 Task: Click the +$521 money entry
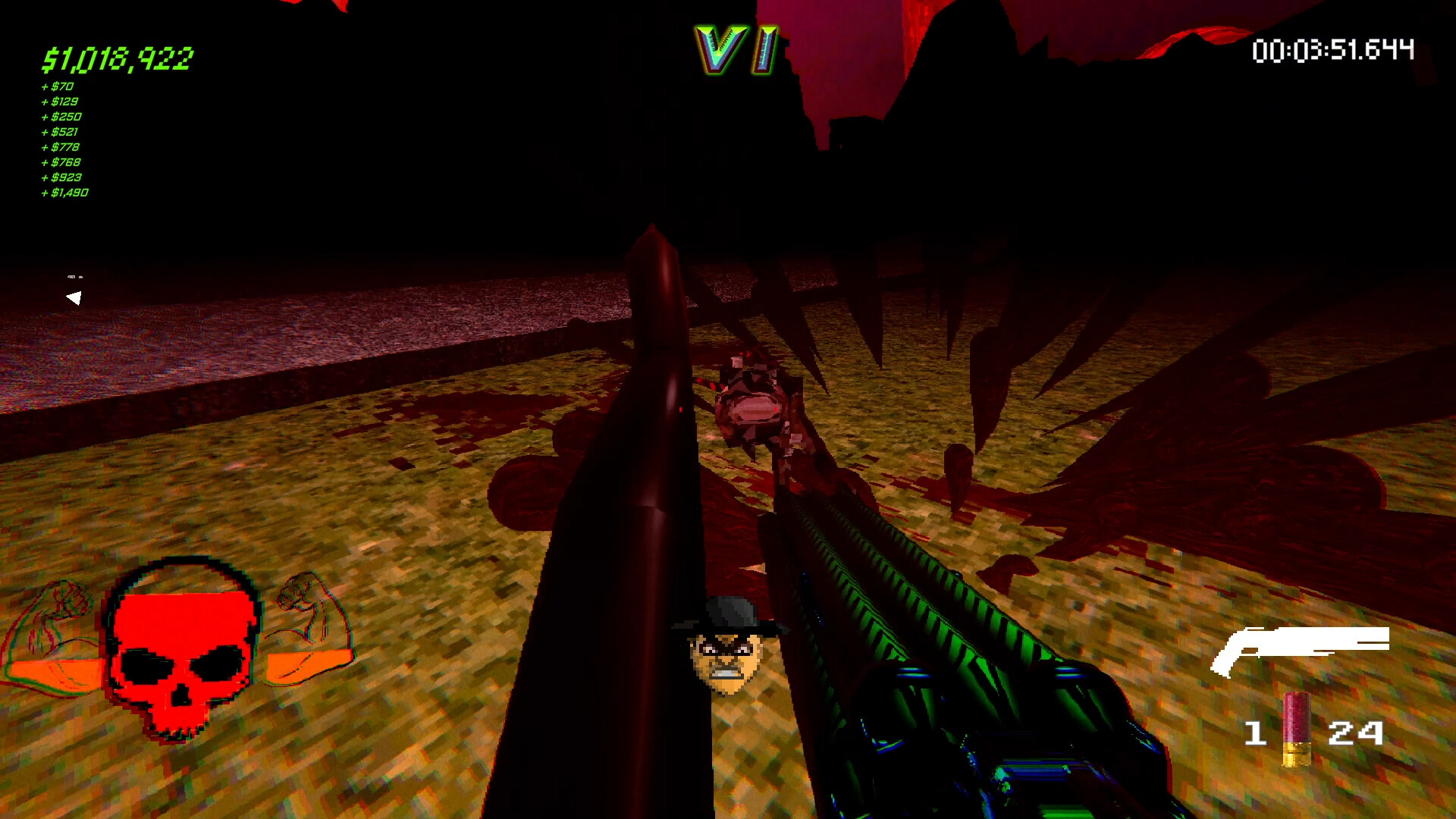[x=61, y=132]
